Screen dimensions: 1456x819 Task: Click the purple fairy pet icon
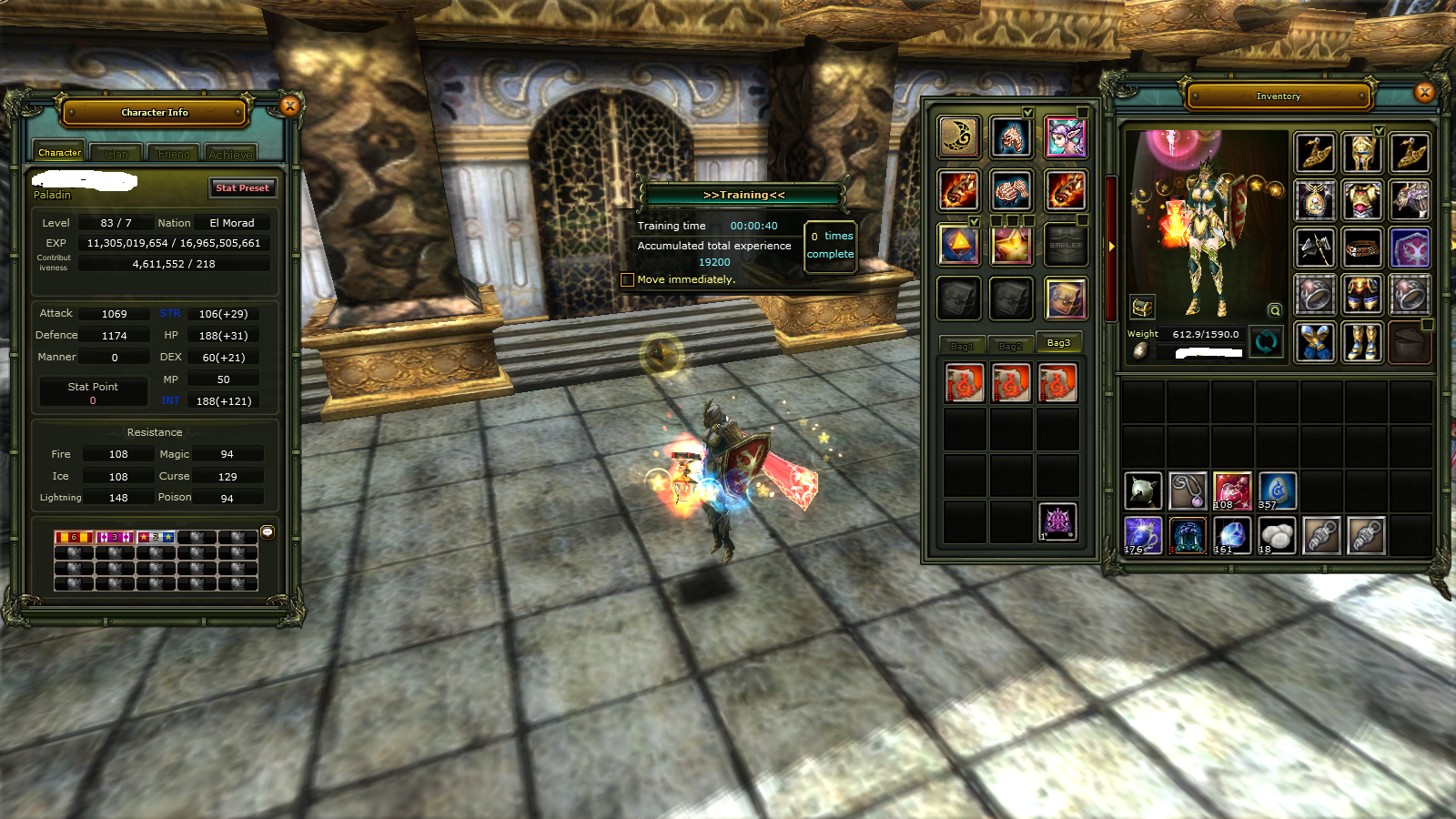point(1067,138)
